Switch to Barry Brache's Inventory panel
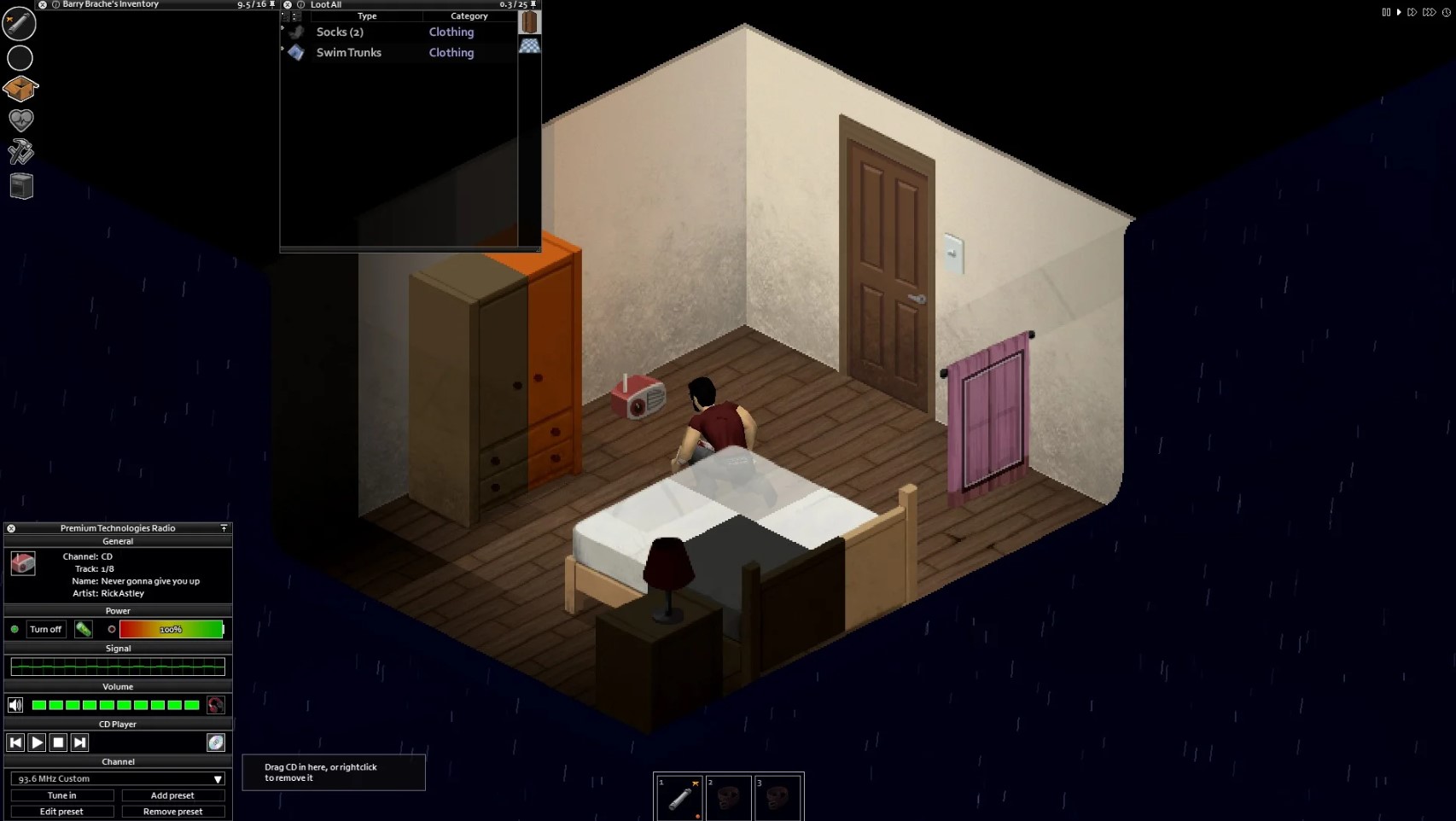 (x=109, y=4)
